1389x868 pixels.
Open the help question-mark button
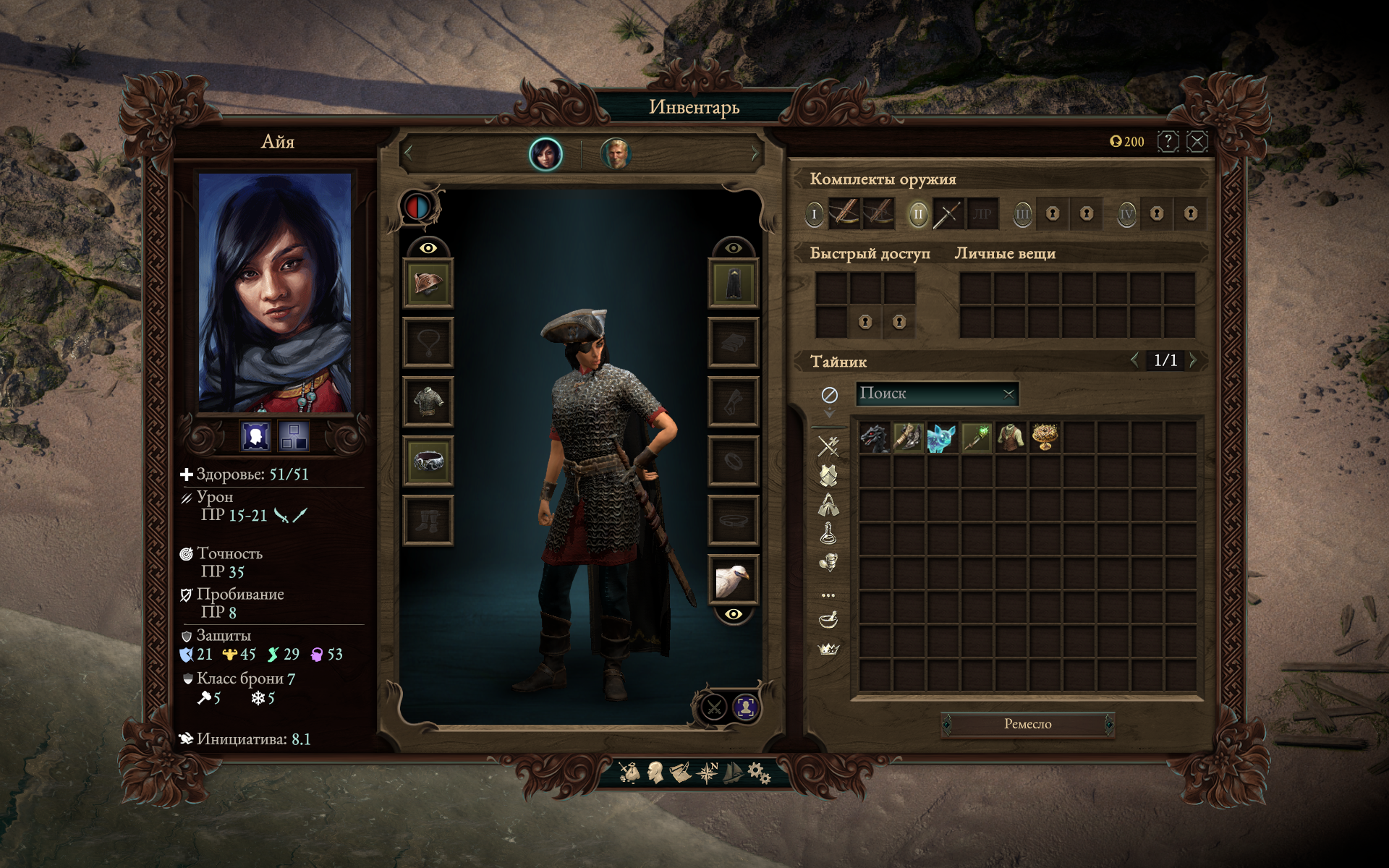(x=1168, y=141)
